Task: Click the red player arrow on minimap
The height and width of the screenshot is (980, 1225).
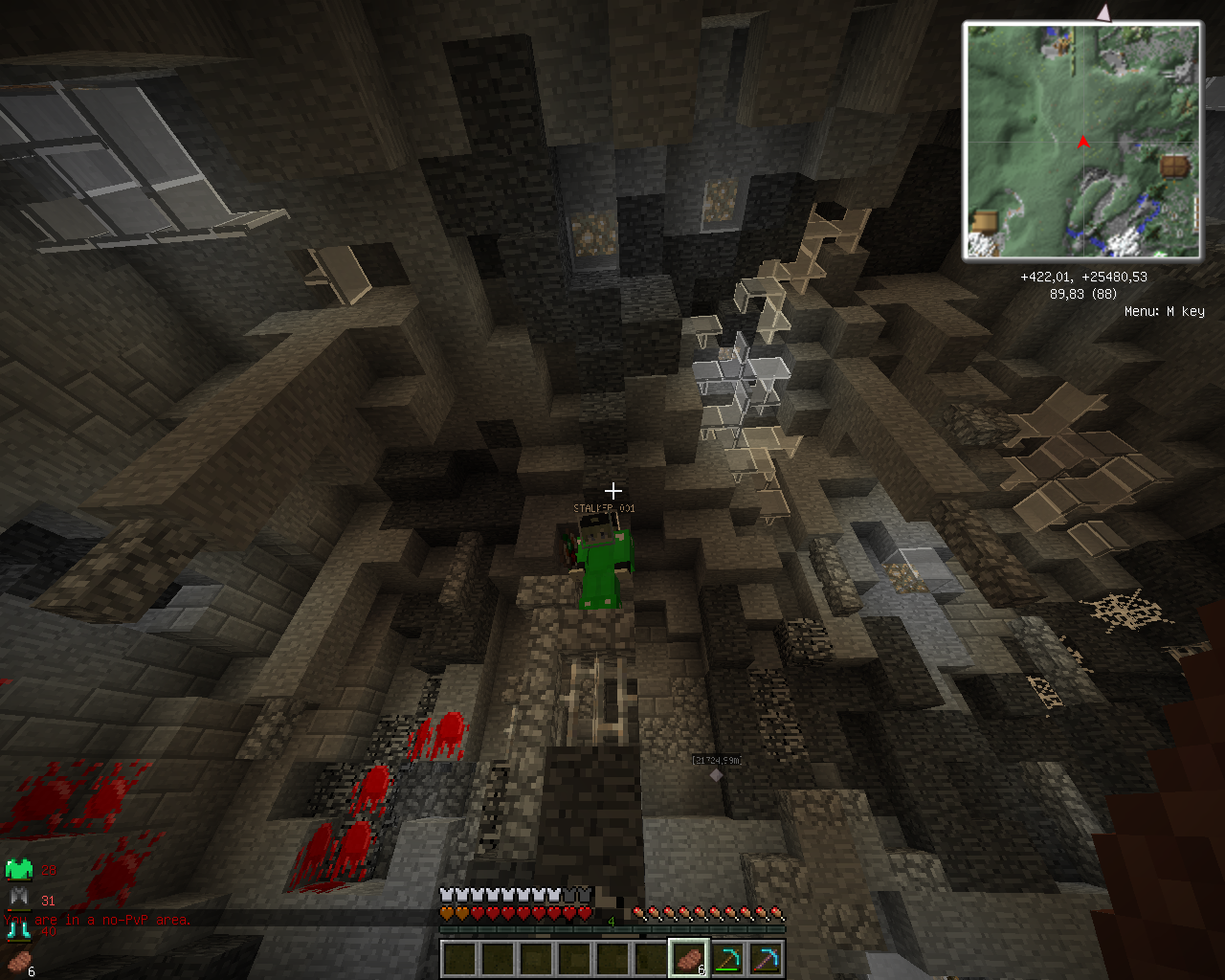Action: coord(1083,144)
